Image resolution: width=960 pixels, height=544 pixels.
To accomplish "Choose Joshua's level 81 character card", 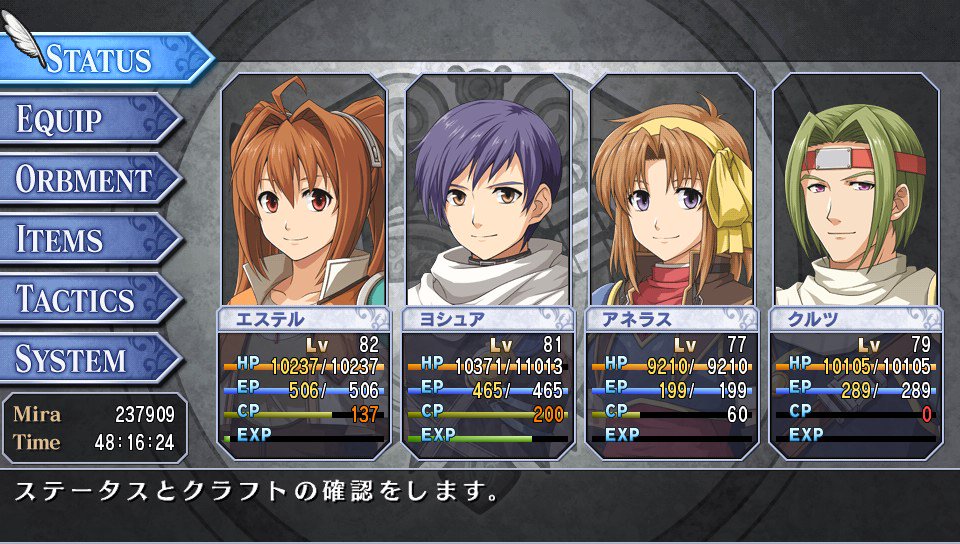I will pos(488,265).
